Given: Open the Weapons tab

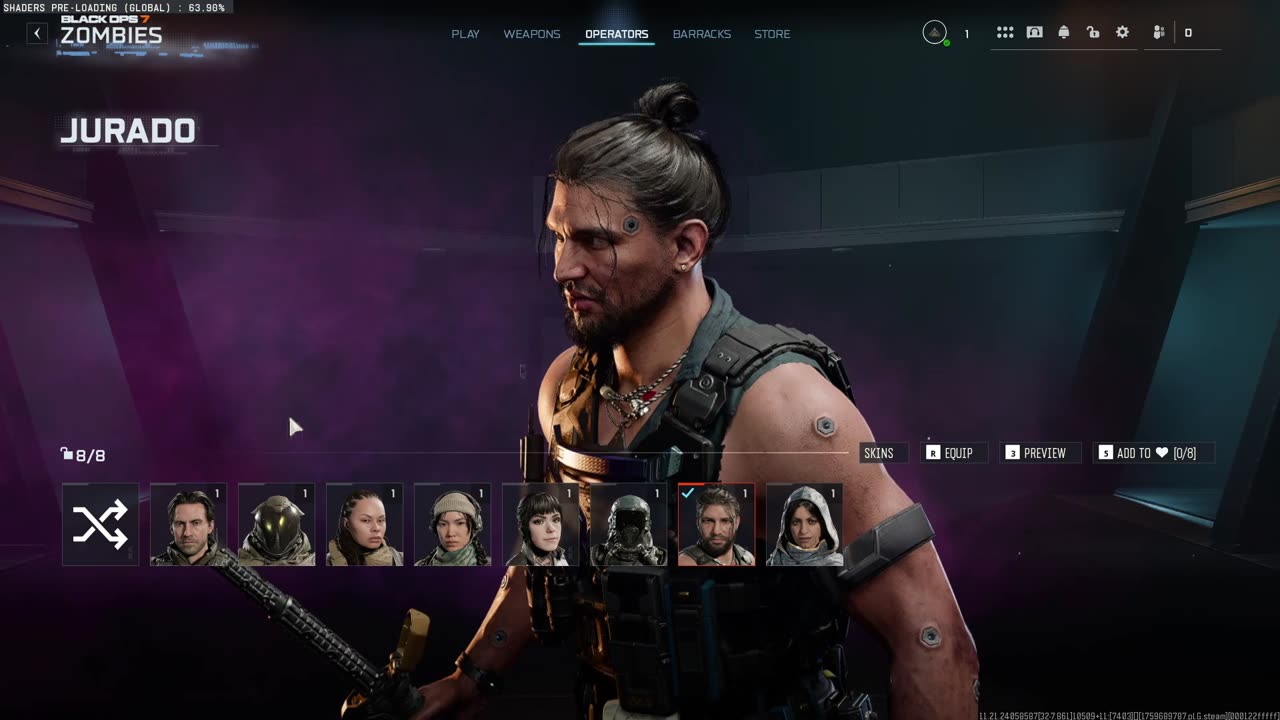Looking at the screenshot, I should click(531, 34).
